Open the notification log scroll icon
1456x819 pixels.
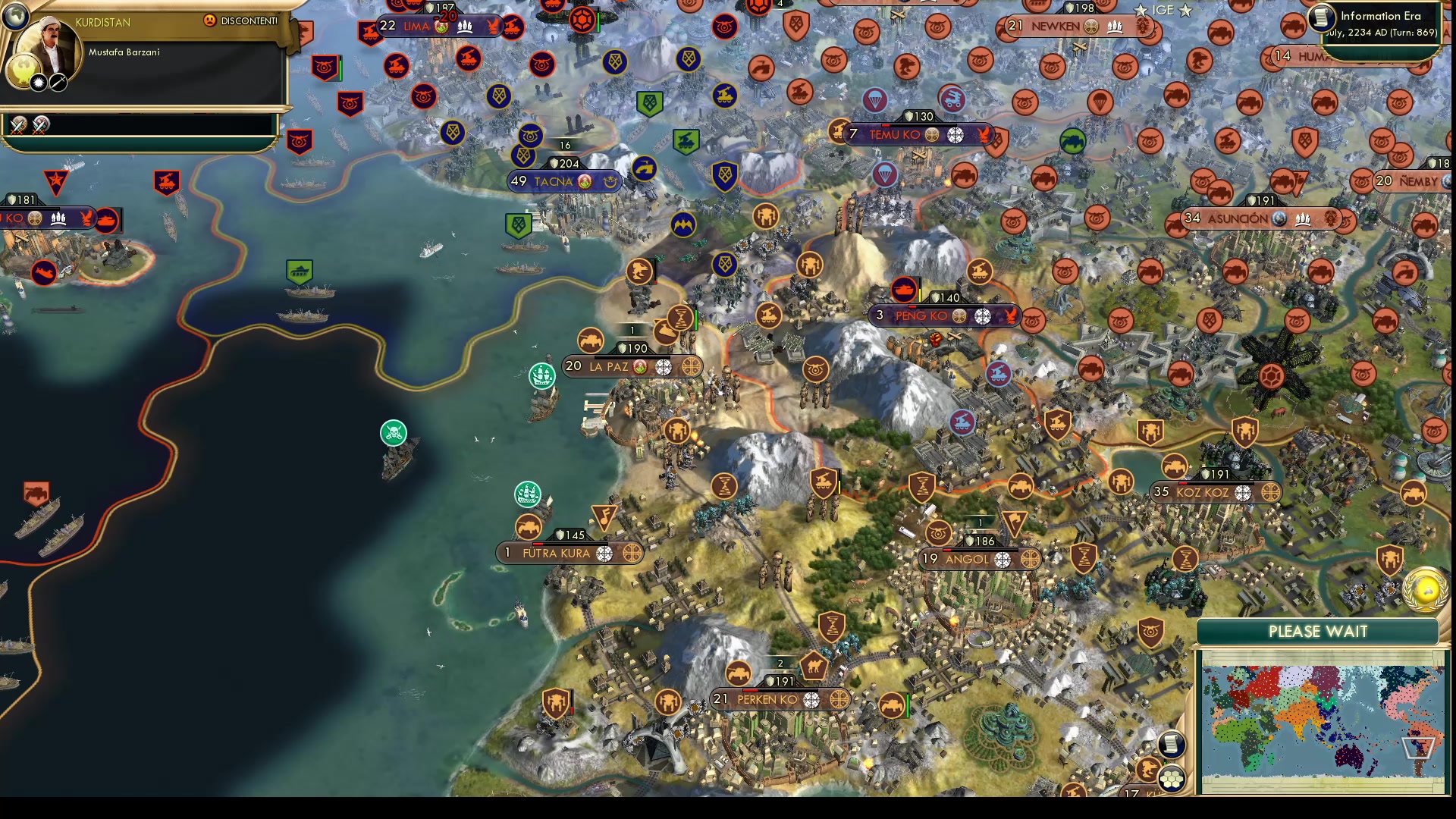[1172, 744]
